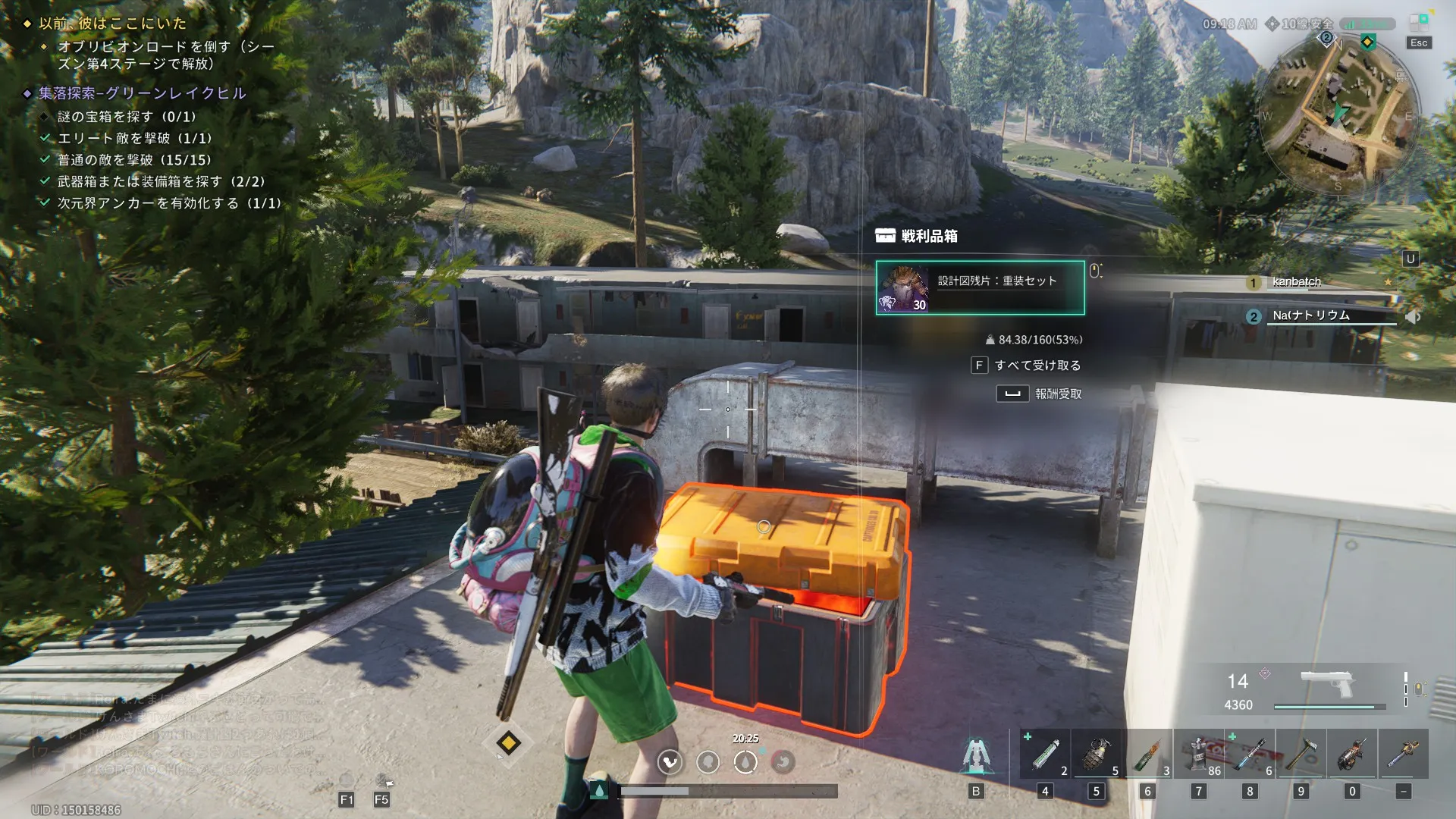The image size is (1456, 819).
Task: Click the 以前、彼はここにいた quest title
Action: tap(112, 24)
